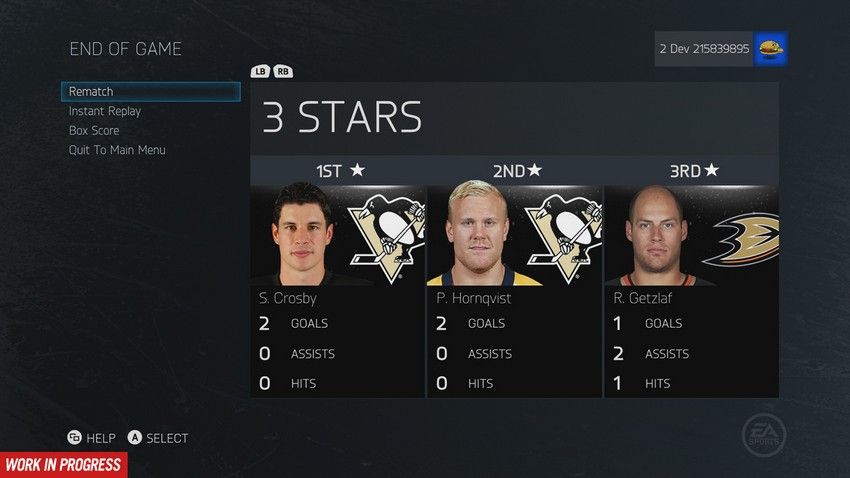The image size is (850, 478).
Task: Open the 2 Dev player profile badge
Action: [721, 48]
